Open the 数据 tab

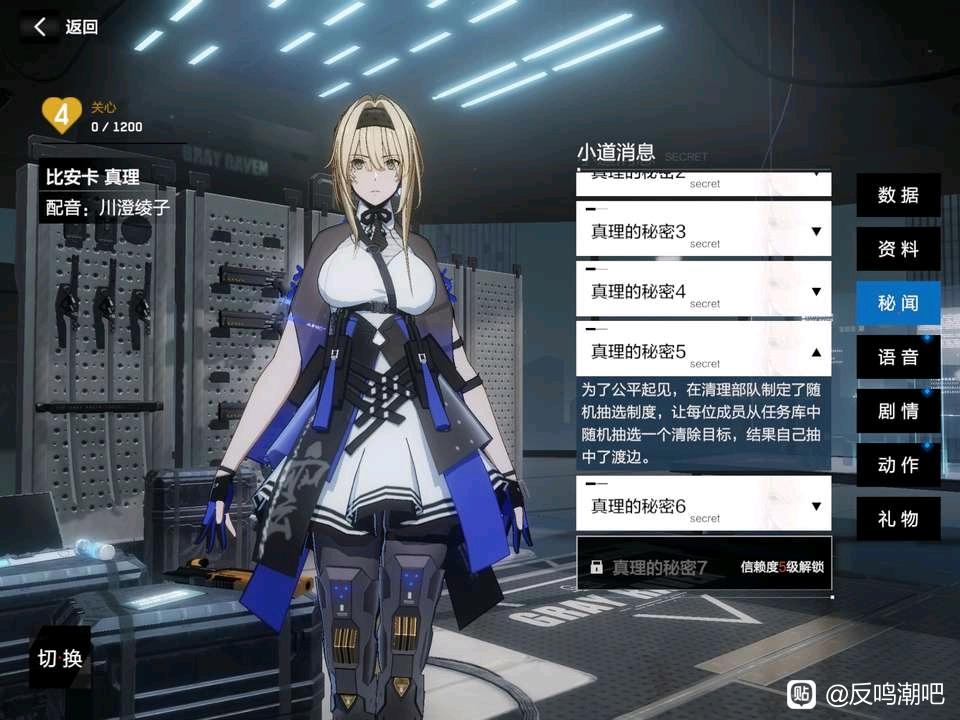click(898, 195)
